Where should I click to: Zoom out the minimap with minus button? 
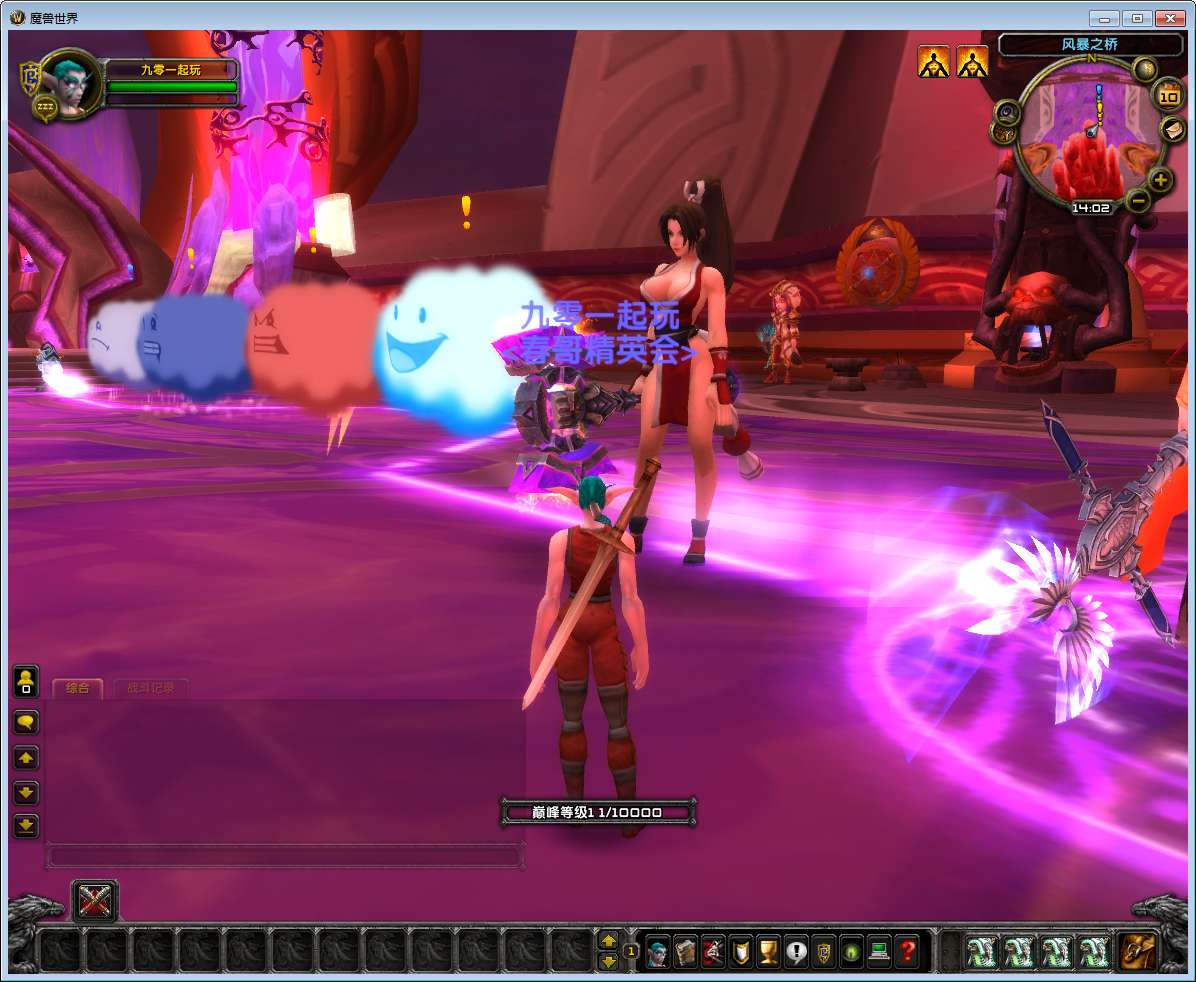1138,201
